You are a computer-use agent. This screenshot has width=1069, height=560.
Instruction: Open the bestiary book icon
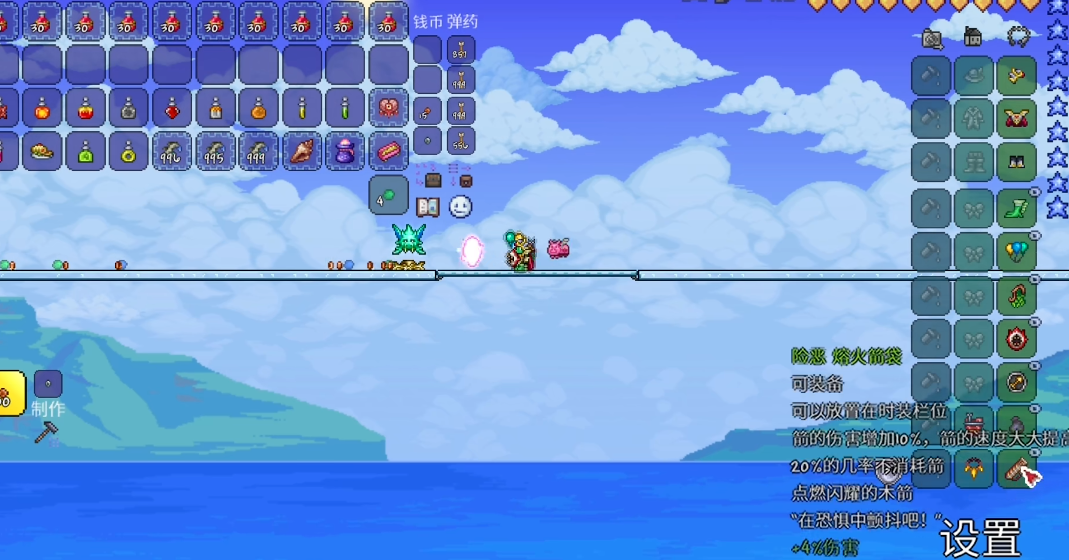pos(428,207)
